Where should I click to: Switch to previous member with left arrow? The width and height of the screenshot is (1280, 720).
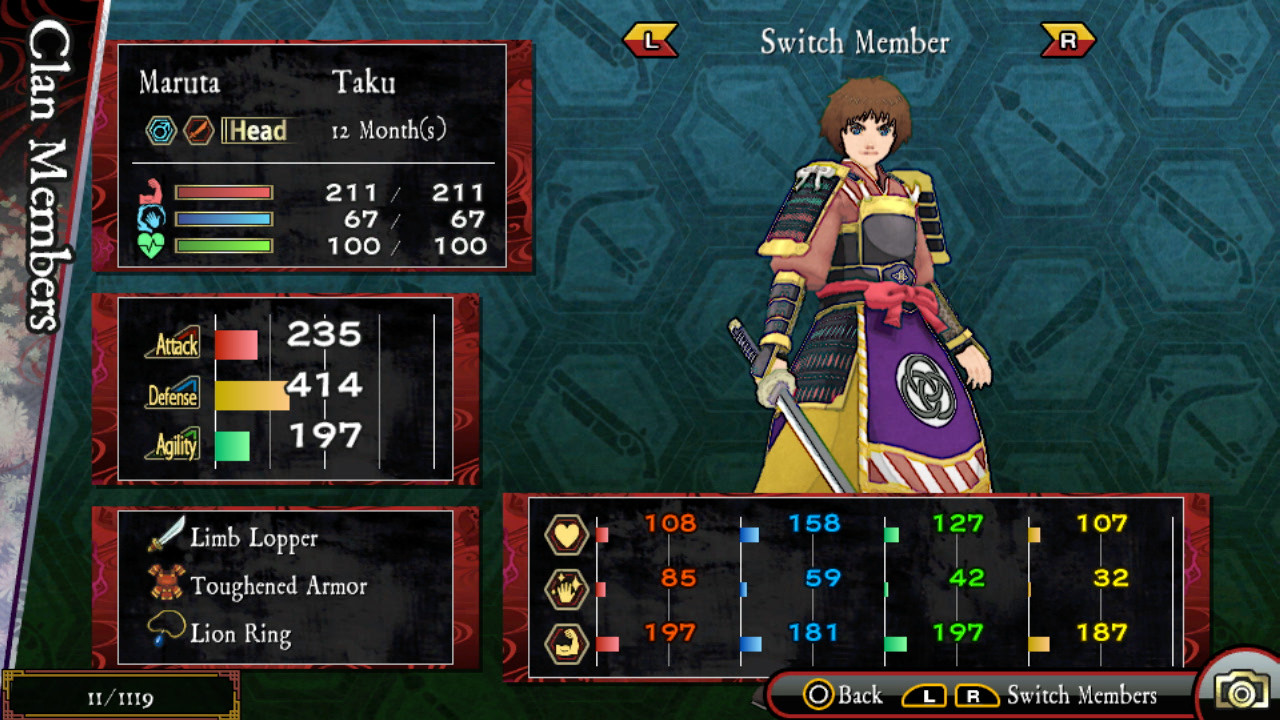(650, 41)
